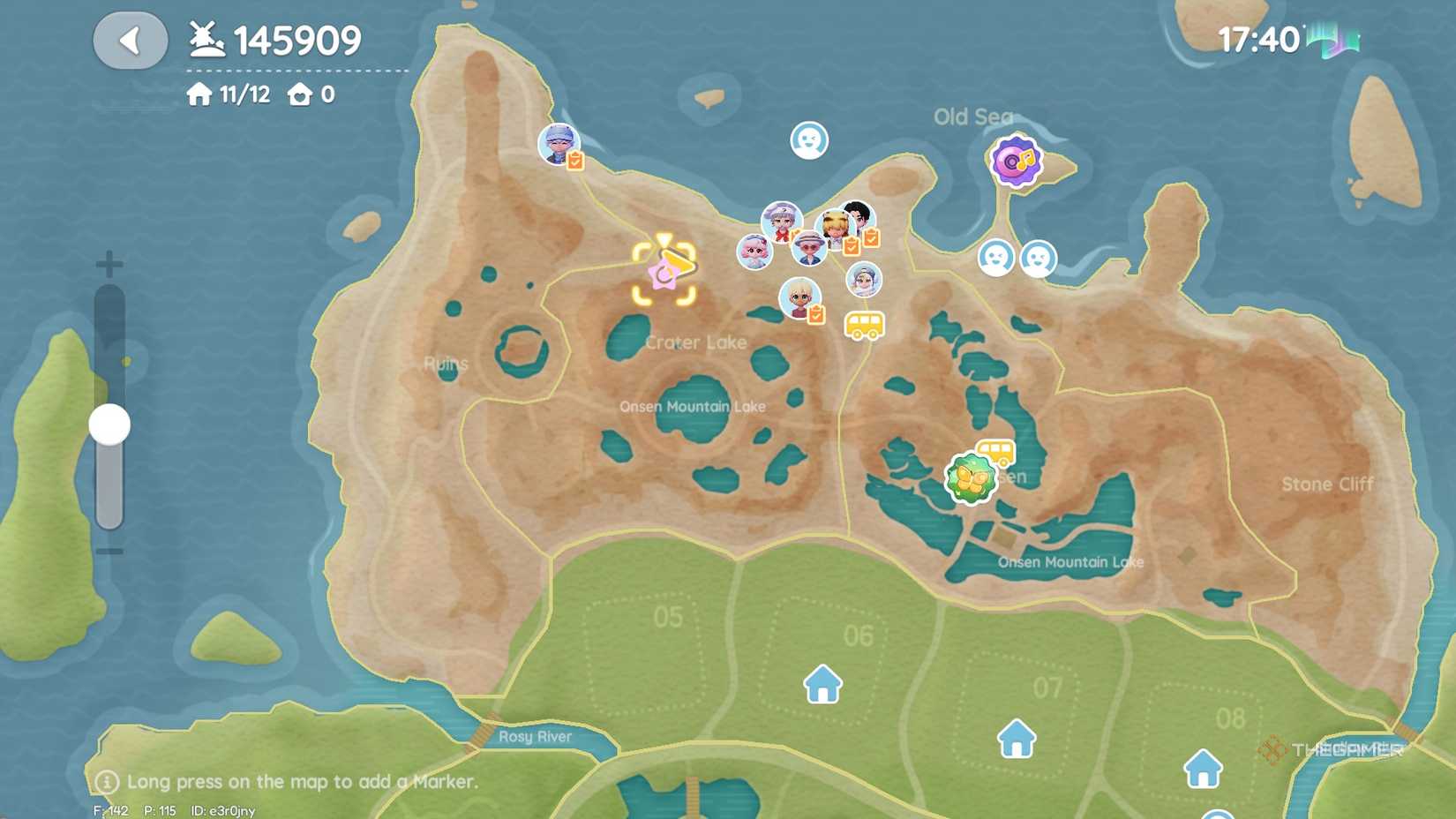Click the sunglasses-wearing NPC in the hat
The height and width of the screenshot is (819, 1456).
pos(808,250)
